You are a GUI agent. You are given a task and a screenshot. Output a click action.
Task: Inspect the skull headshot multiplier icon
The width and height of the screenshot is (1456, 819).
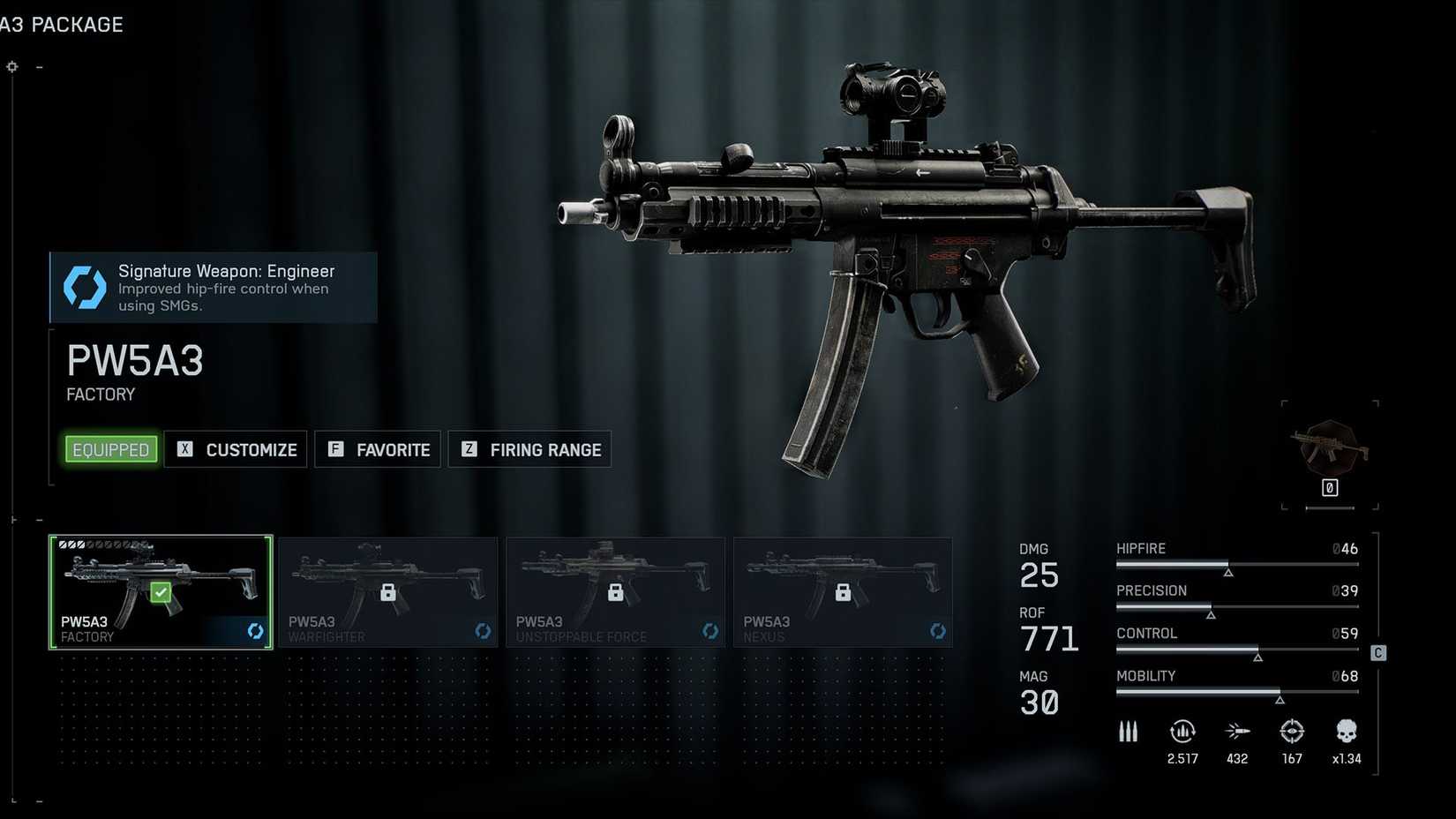pyautogui.click(x=1346, y=732)
